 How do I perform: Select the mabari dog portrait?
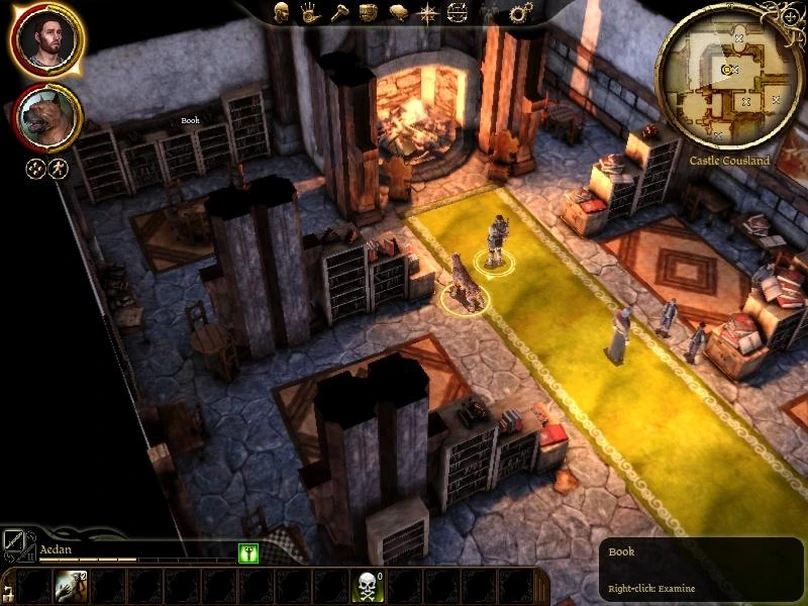[47, 116]
